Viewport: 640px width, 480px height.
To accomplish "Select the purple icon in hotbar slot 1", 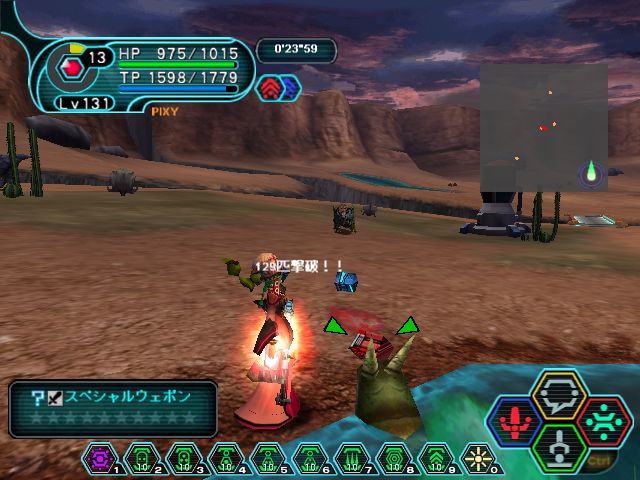I will tap(101, 459).
